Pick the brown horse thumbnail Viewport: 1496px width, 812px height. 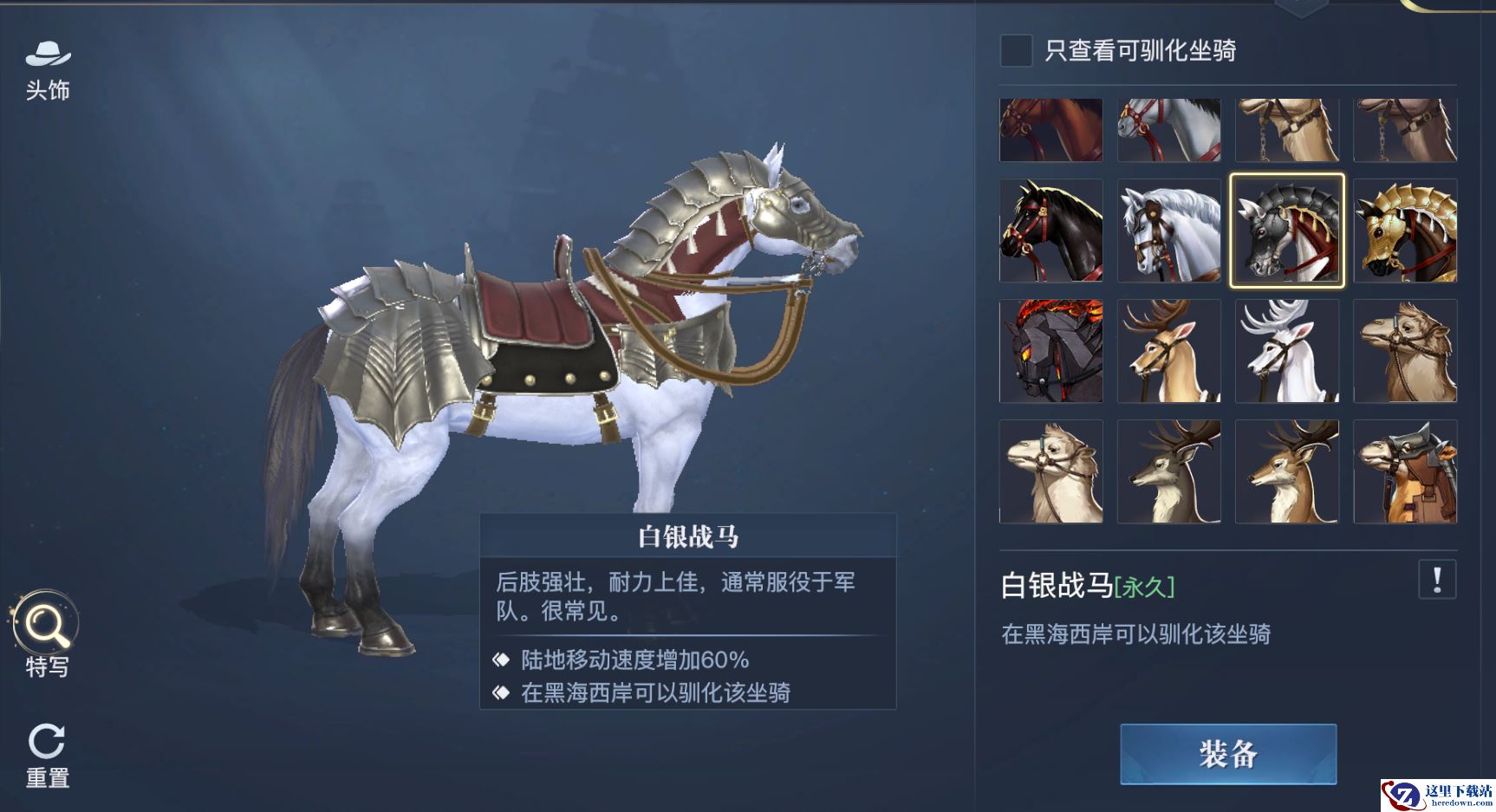click(x=1050, y=130)
